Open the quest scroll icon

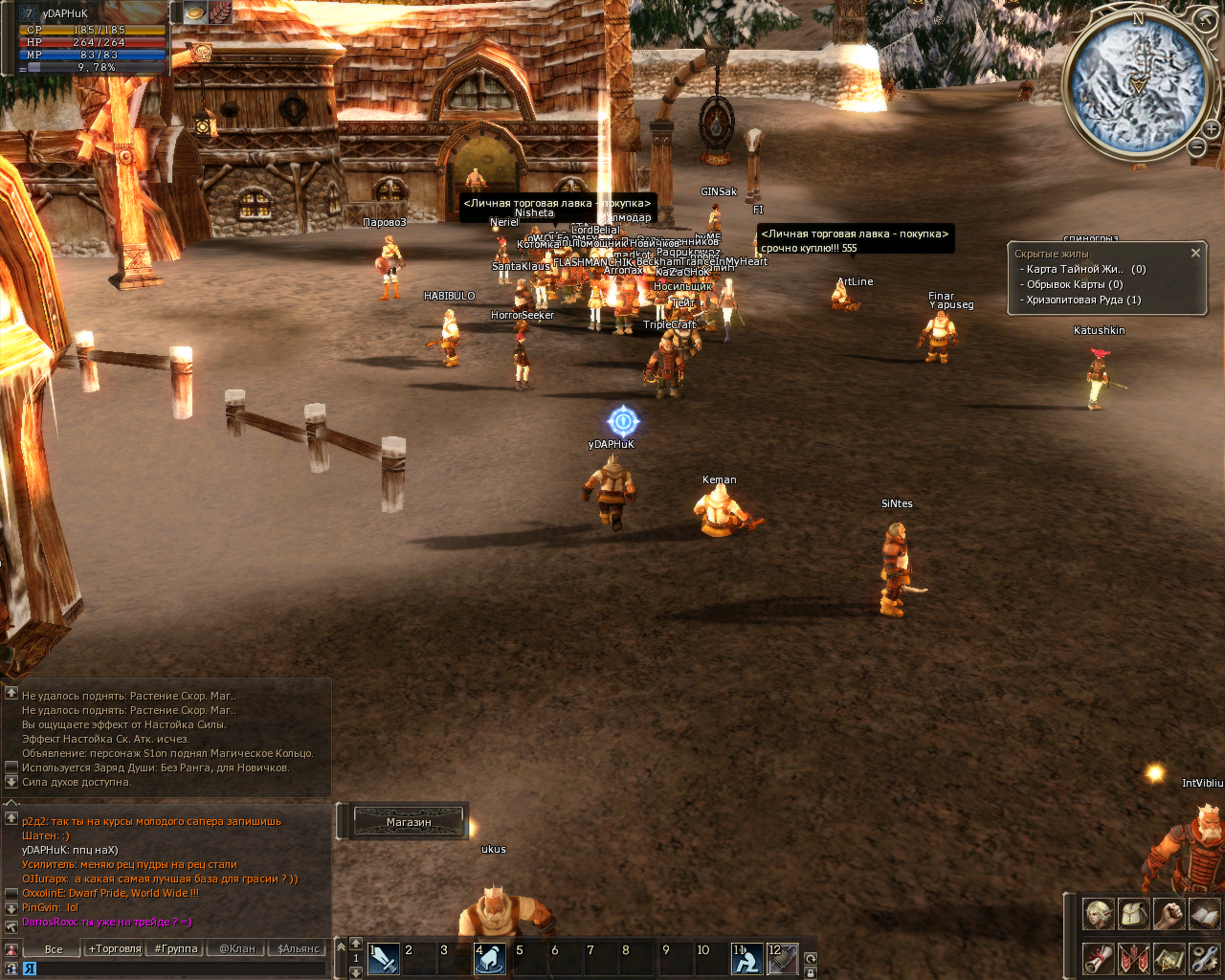[x=1098, y=957]
